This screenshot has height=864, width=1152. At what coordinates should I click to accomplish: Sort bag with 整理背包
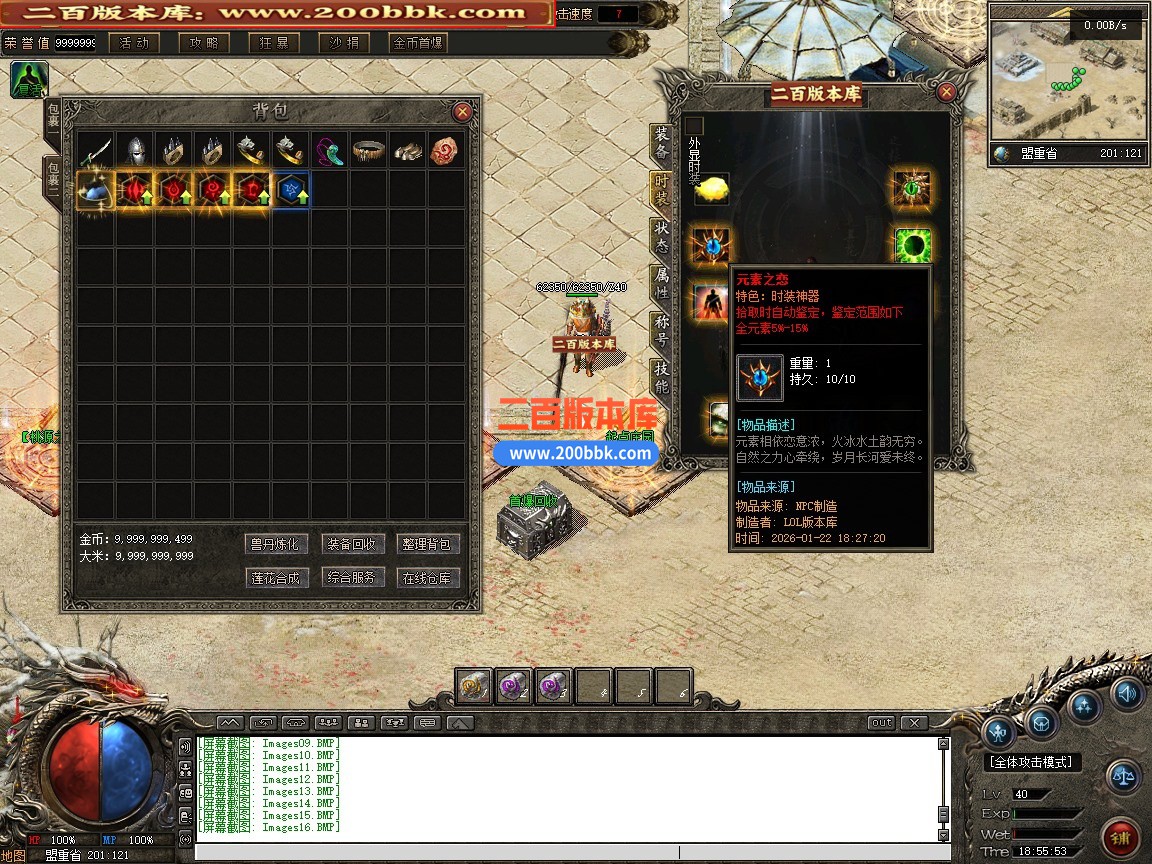click(429, 545)
